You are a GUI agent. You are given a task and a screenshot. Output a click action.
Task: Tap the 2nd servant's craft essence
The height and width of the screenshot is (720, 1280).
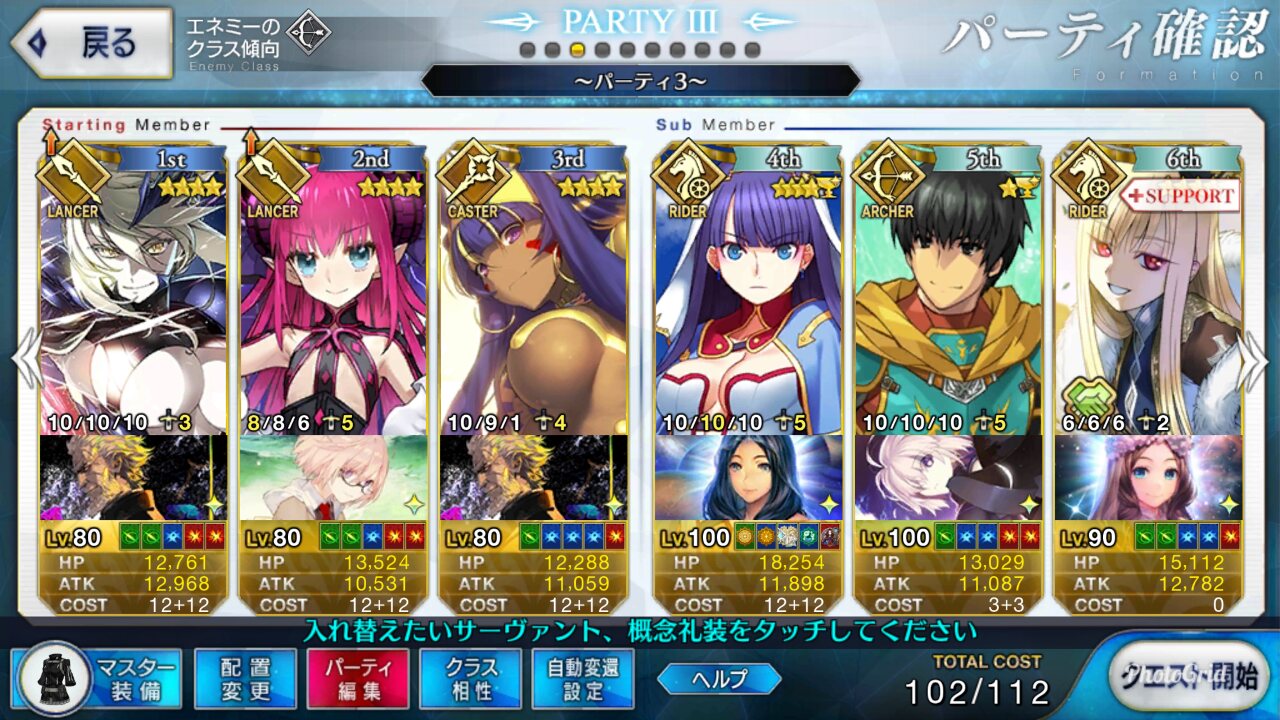click(333, 478)
